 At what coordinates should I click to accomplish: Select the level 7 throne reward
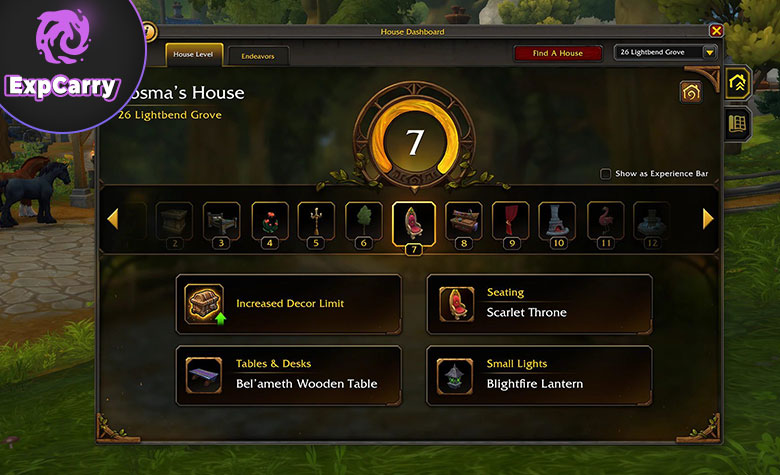coord(414,221)
